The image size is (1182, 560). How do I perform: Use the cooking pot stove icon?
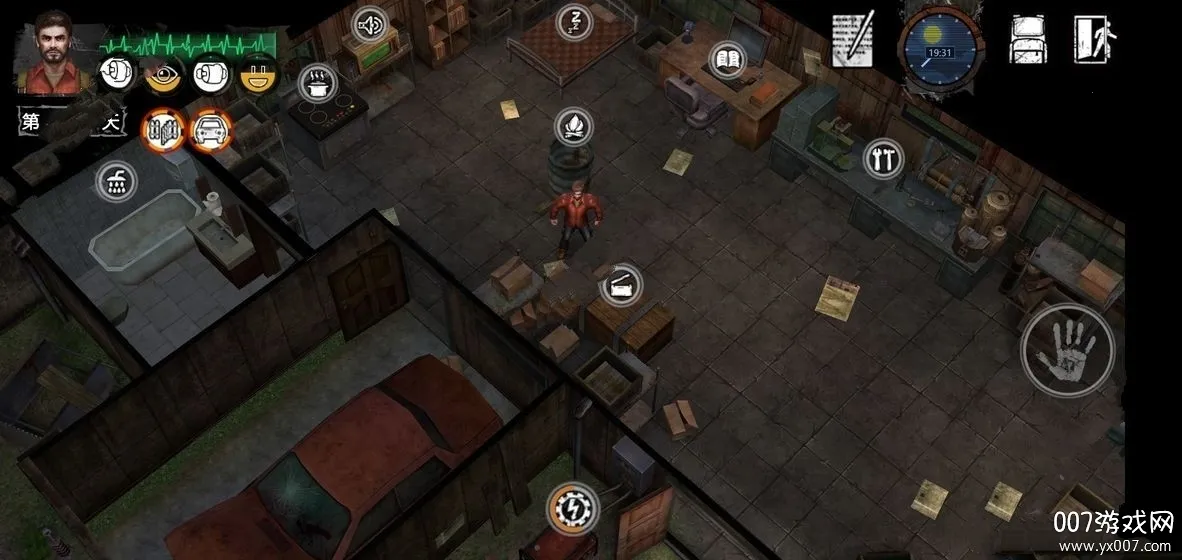click(318, 83)
